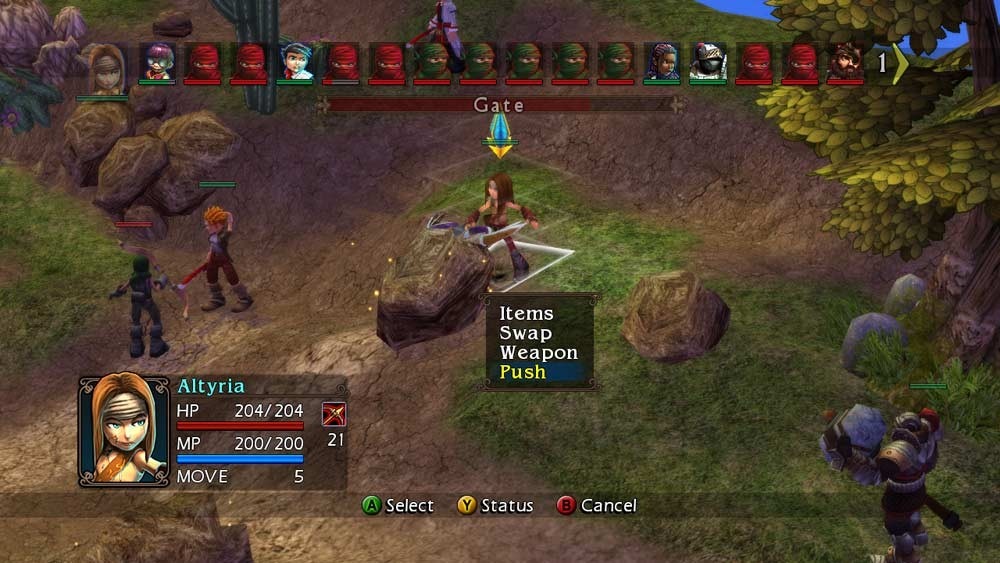Viewport: 1000px width, 563px height.
Task: Click Altyria's large portrait in the status panel
Action: (x=125, y=430)
